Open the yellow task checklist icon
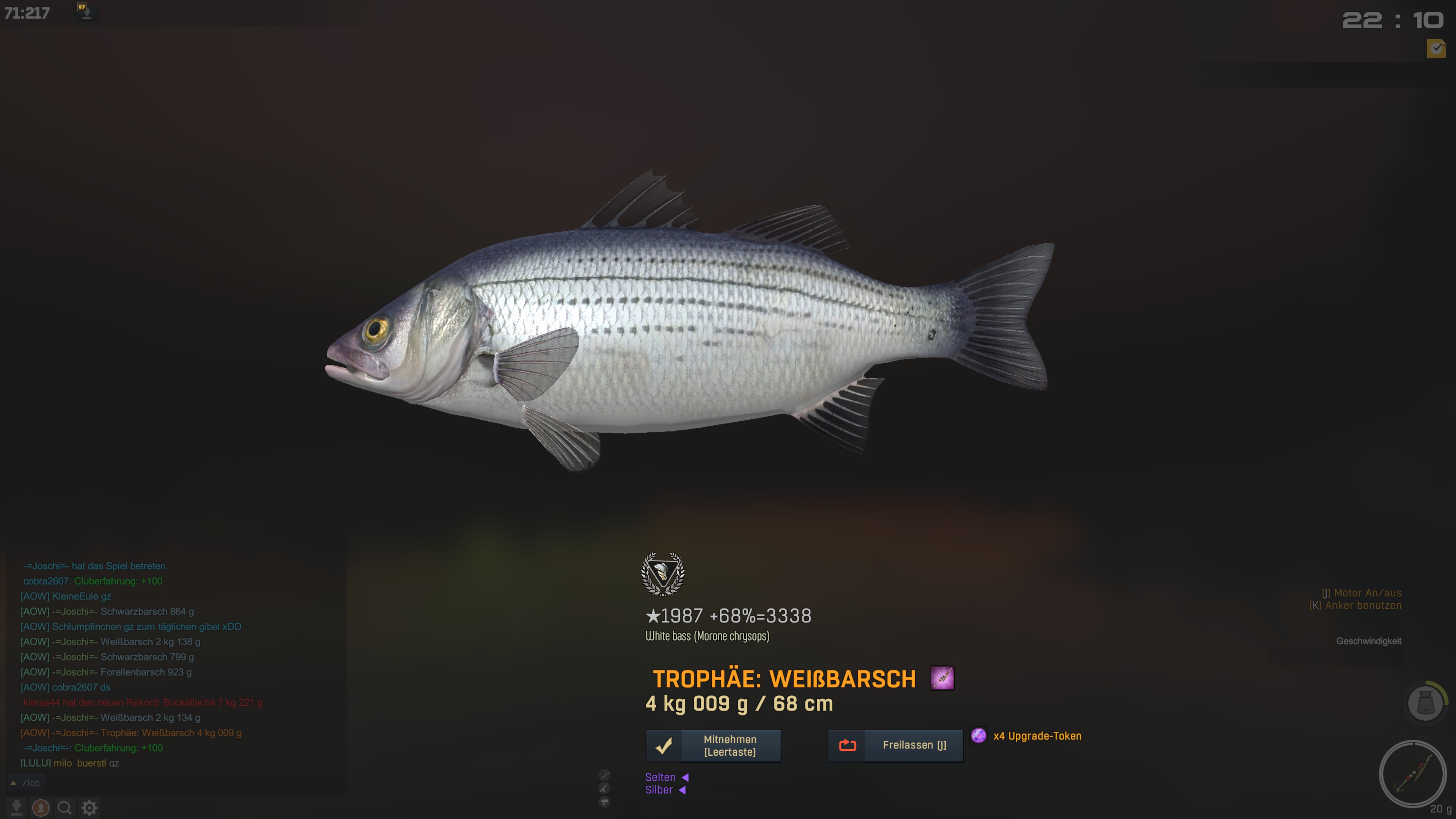The height and width of the screenshot is (819, 1456). pyautogui.click(x=1436, y=49)
